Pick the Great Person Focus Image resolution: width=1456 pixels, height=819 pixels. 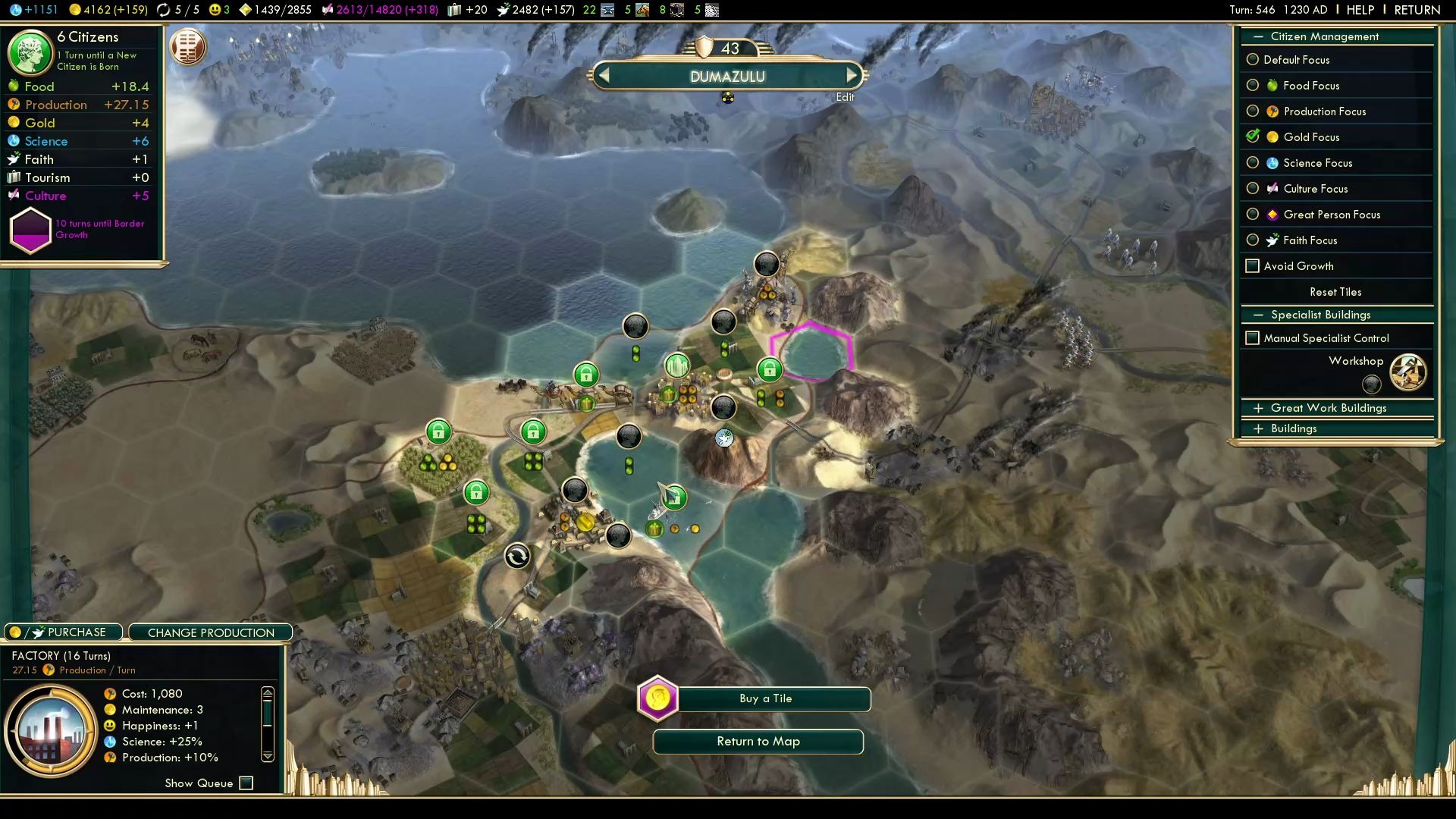(1253, 215)
